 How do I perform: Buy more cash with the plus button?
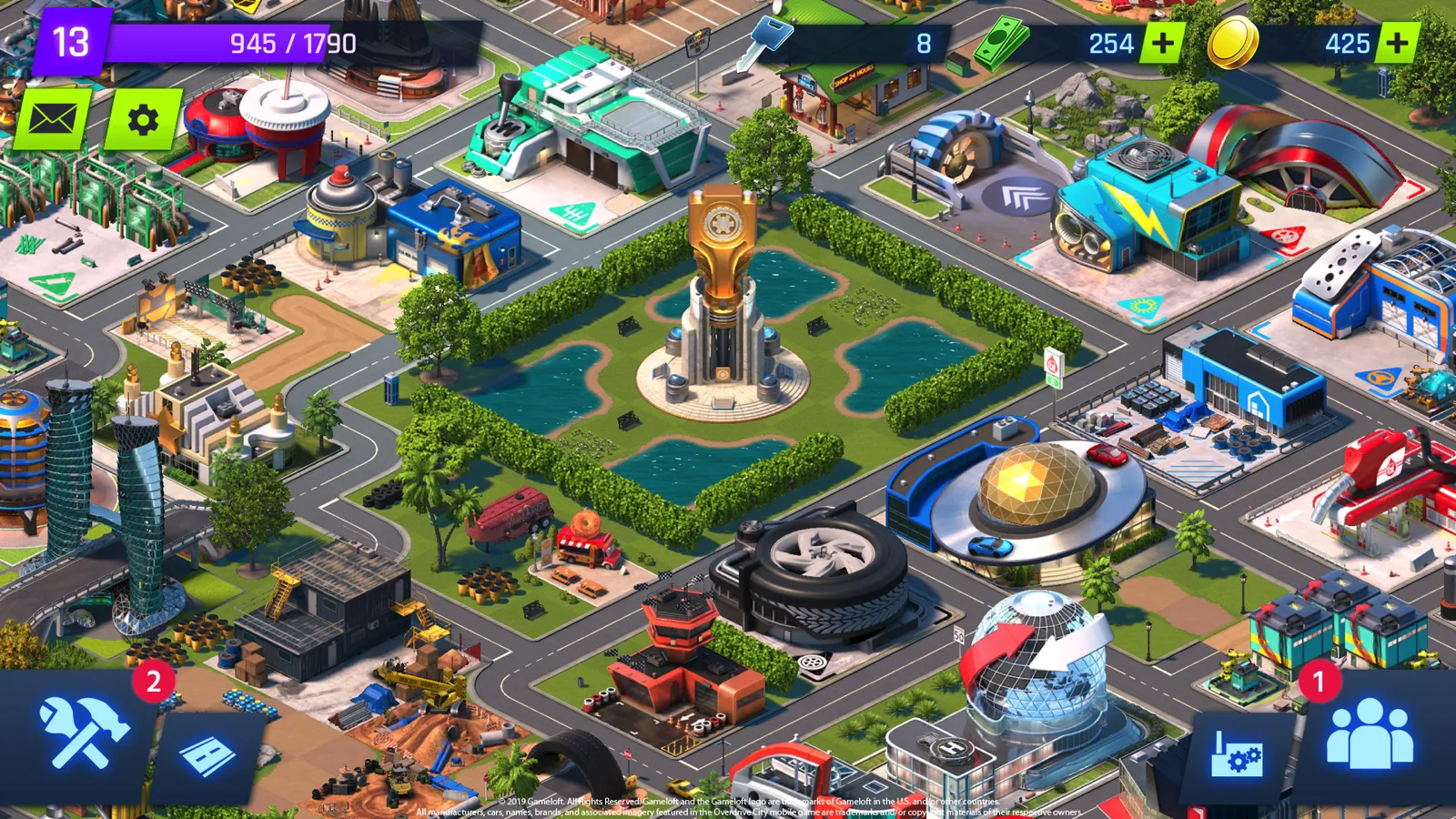[1164, 42]
